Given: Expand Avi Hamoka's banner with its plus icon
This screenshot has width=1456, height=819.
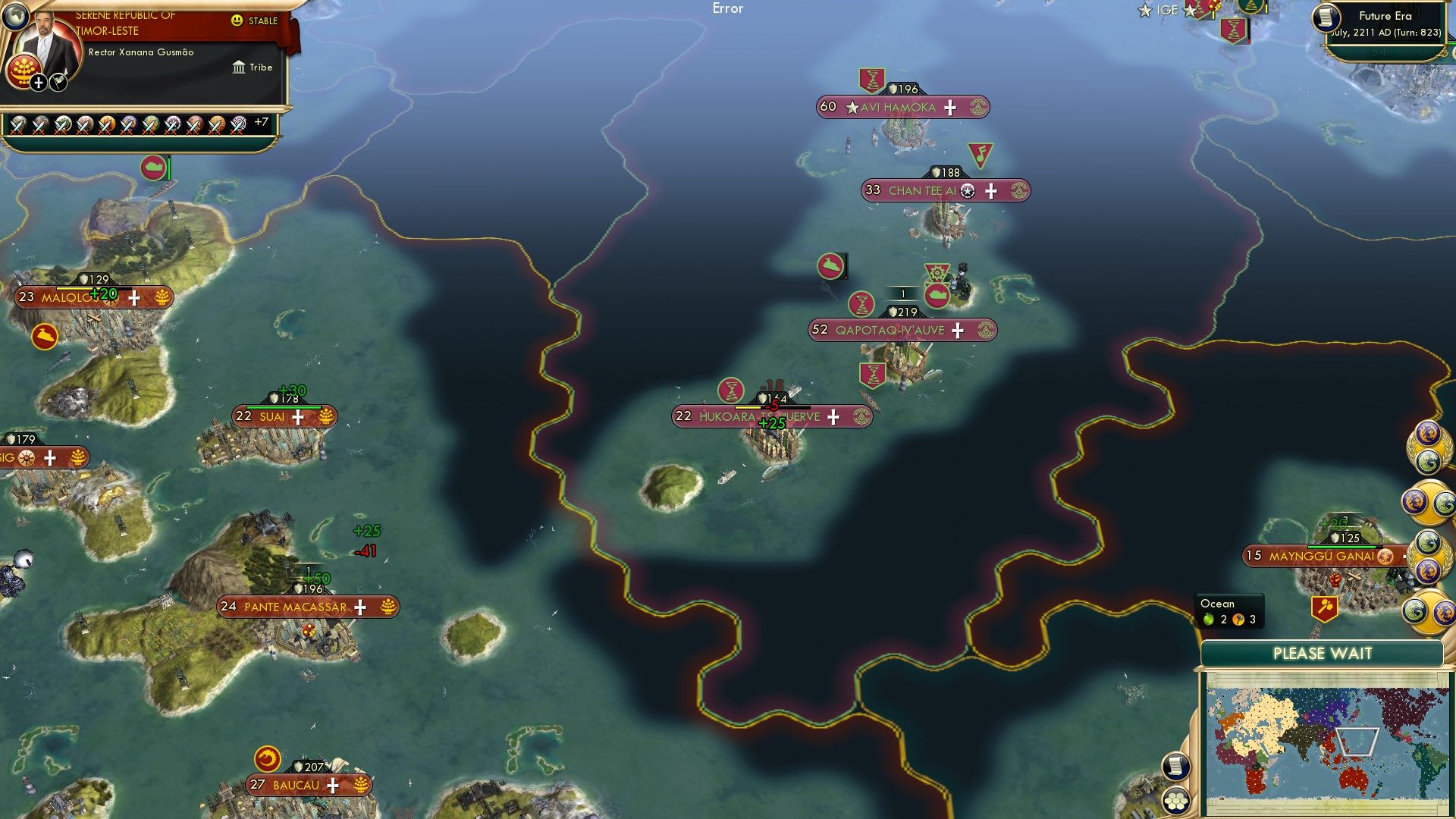Looking at the screenshot, I should pyautogui.click(x=948, y=107).
